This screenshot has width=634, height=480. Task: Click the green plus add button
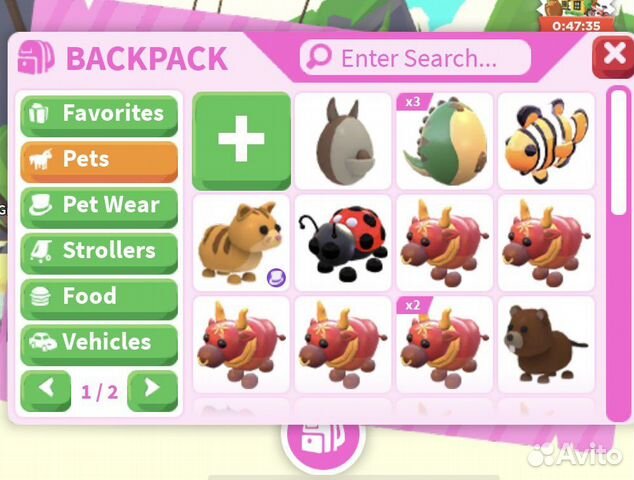point(242,140)
